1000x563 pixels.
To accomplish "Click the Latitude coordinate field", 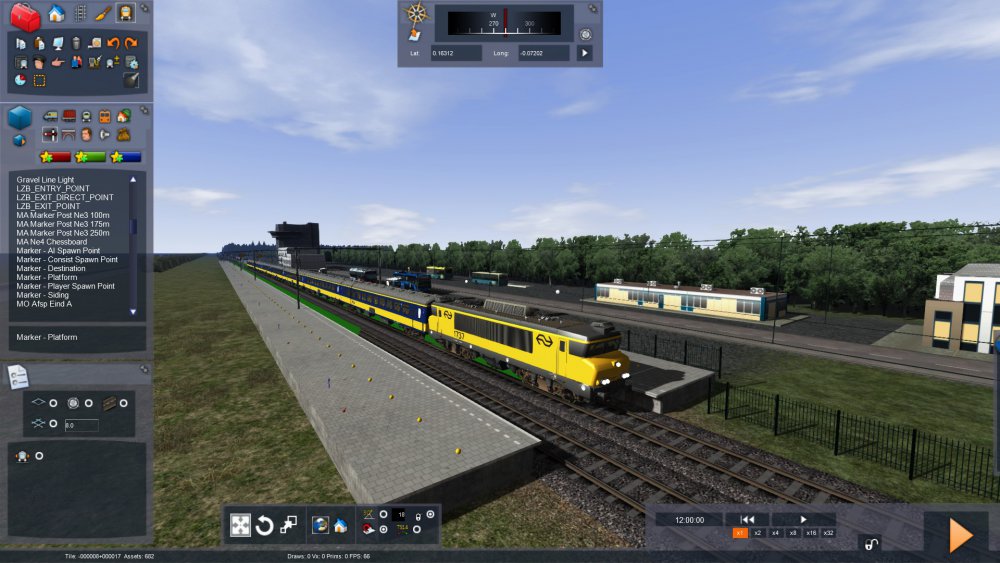I will (x=456, y=53).
